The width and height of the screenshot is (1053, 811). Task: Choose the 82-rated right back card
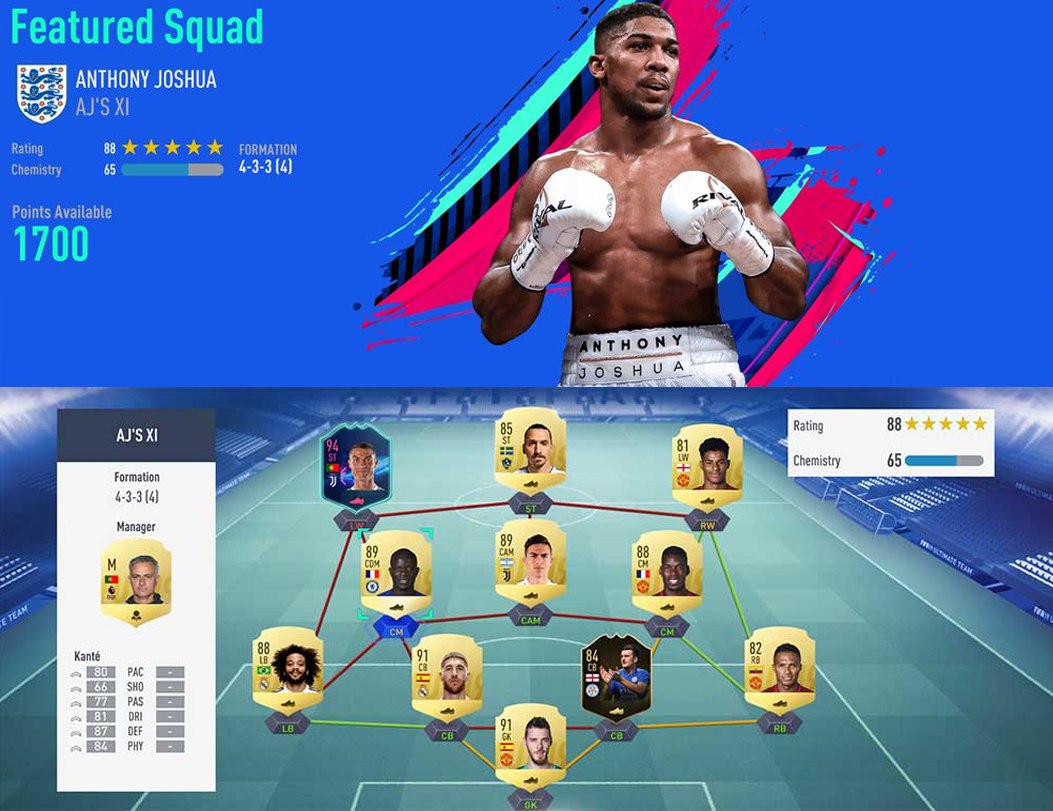coord(781,665)
